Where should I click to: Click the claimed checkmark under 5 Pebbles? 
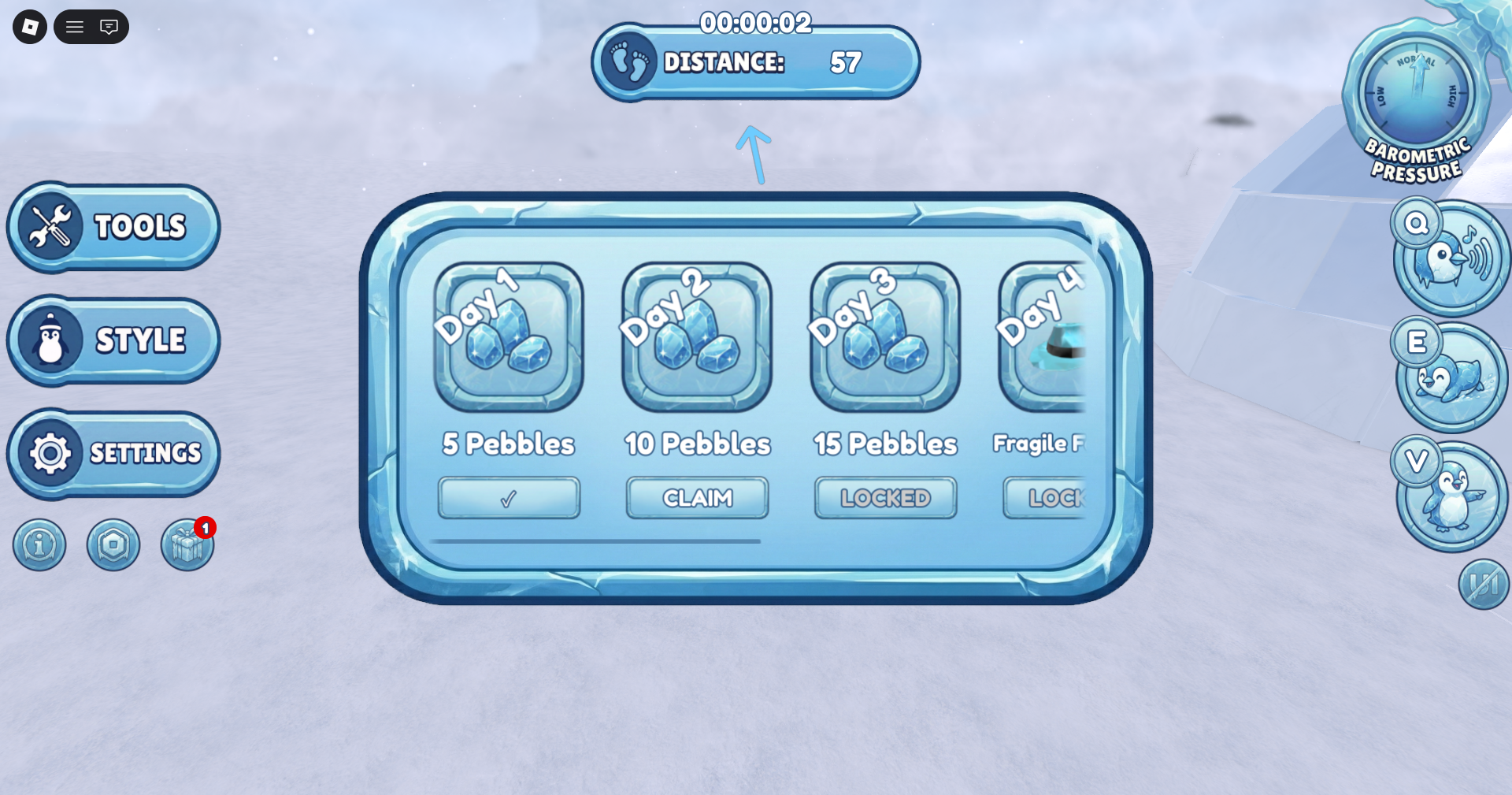coord(509,497)
